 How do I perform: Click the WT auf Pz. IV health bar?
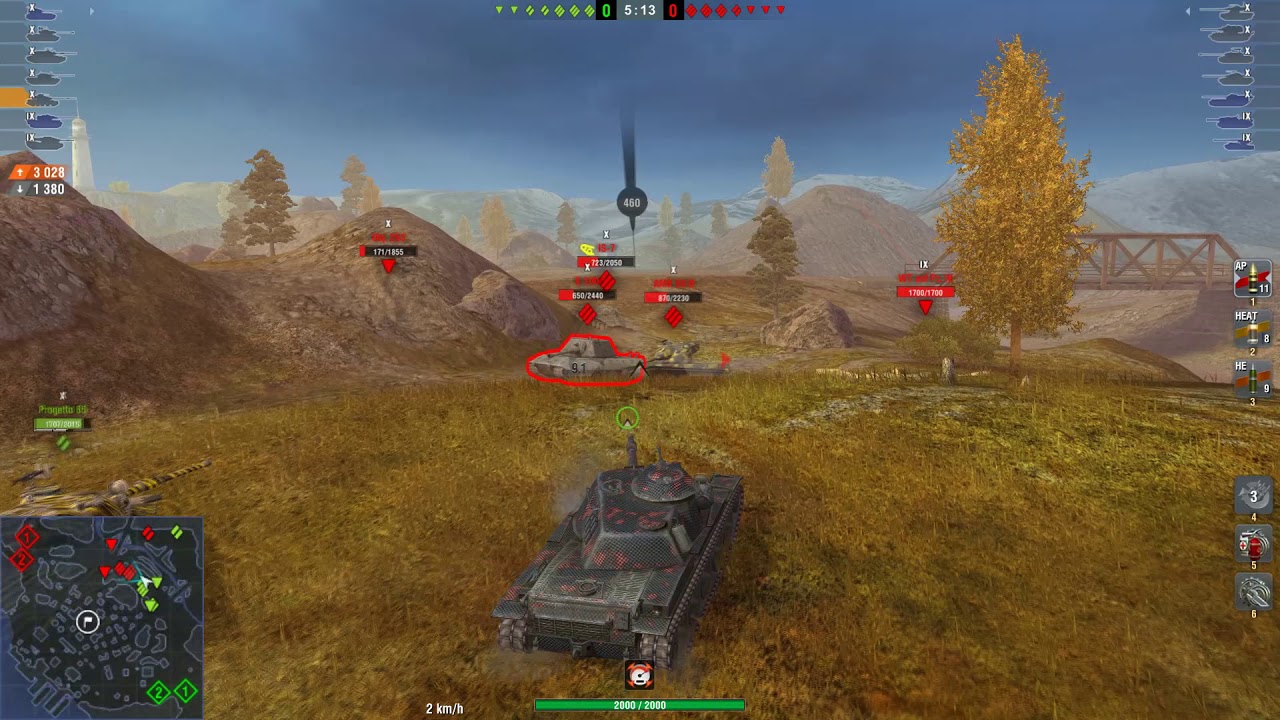(928, 292)
